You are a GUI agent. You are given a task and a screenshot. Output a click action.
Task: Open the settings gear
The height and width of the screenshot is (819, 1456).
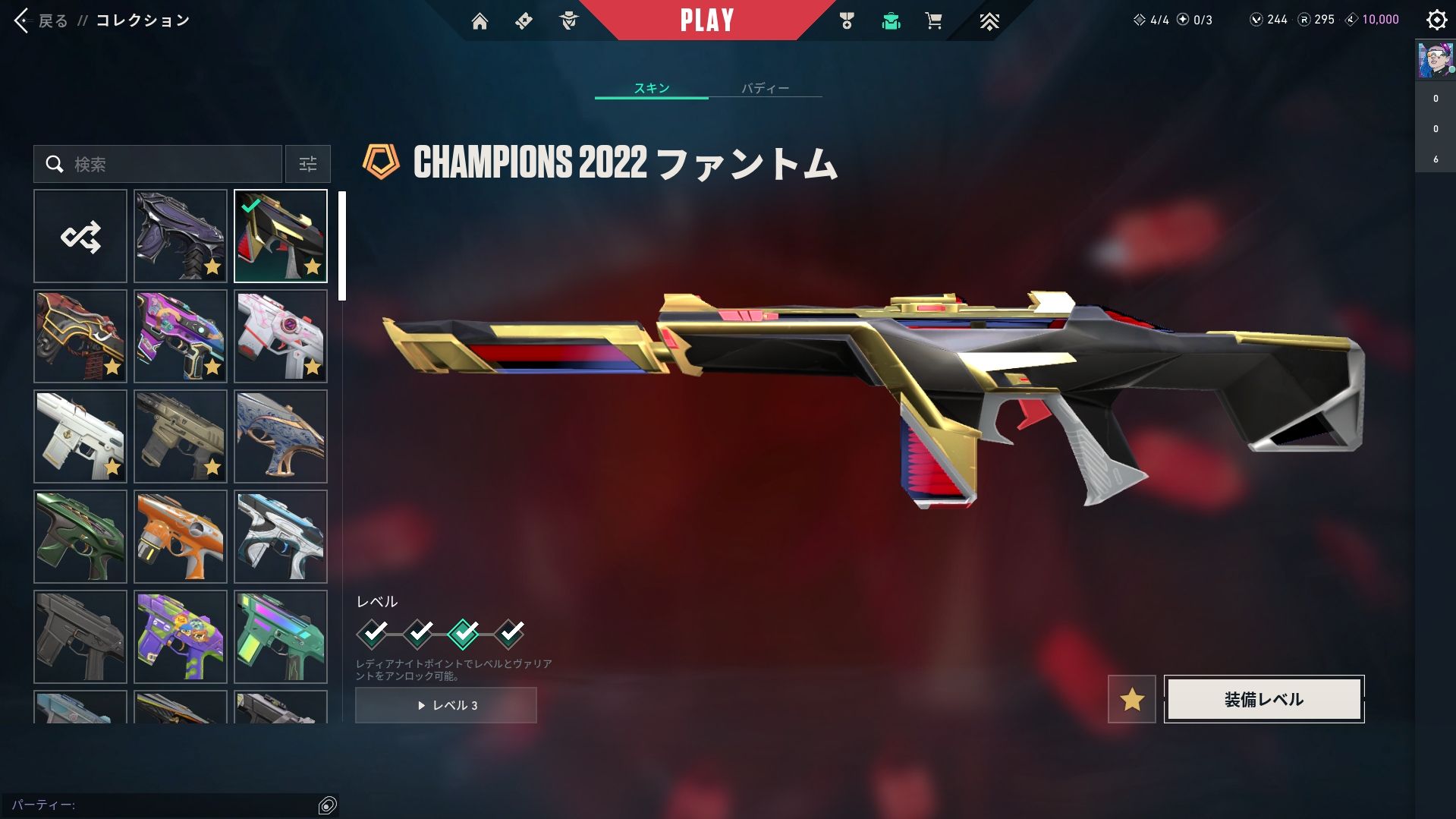pyautogui.click(x=1436, y=20)
